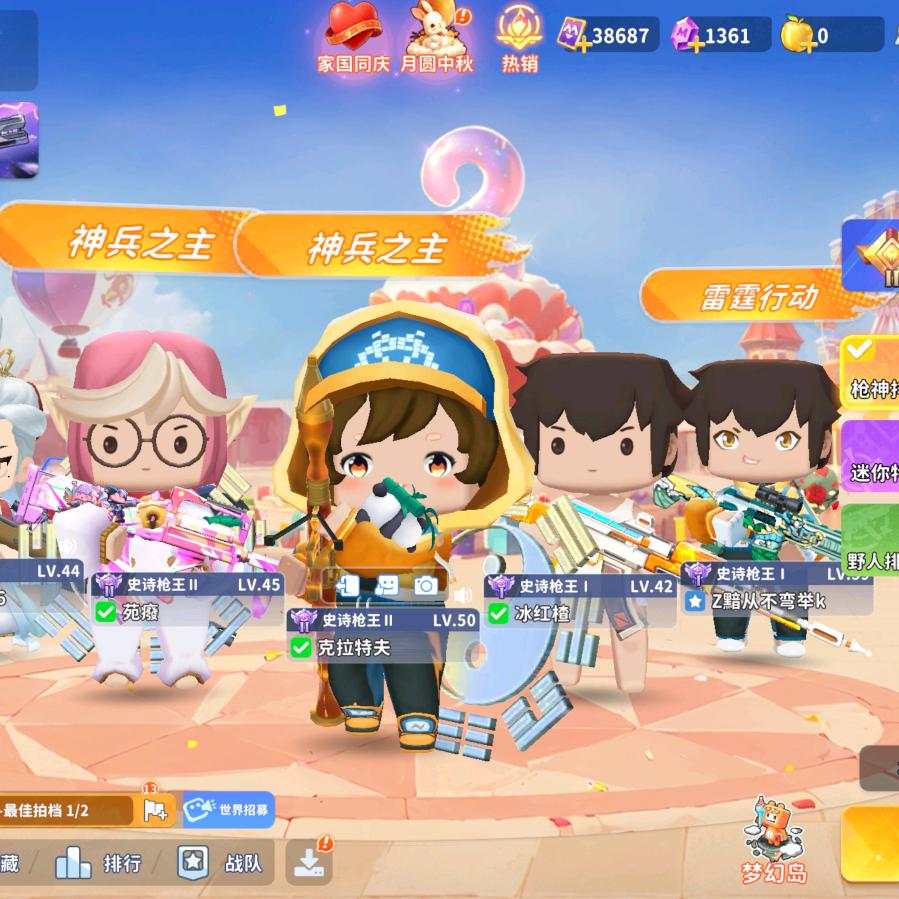Open the 月圆中秋 rabbit event

436,38
